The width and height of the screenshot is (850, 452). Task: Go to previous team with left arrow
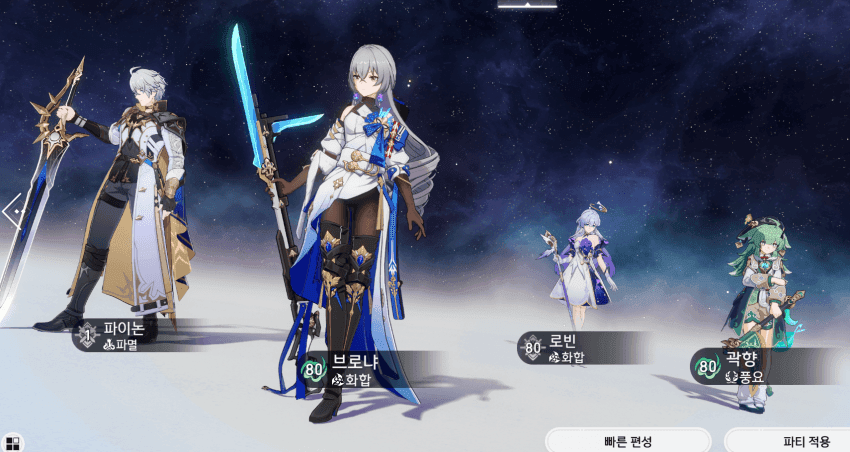11,211
